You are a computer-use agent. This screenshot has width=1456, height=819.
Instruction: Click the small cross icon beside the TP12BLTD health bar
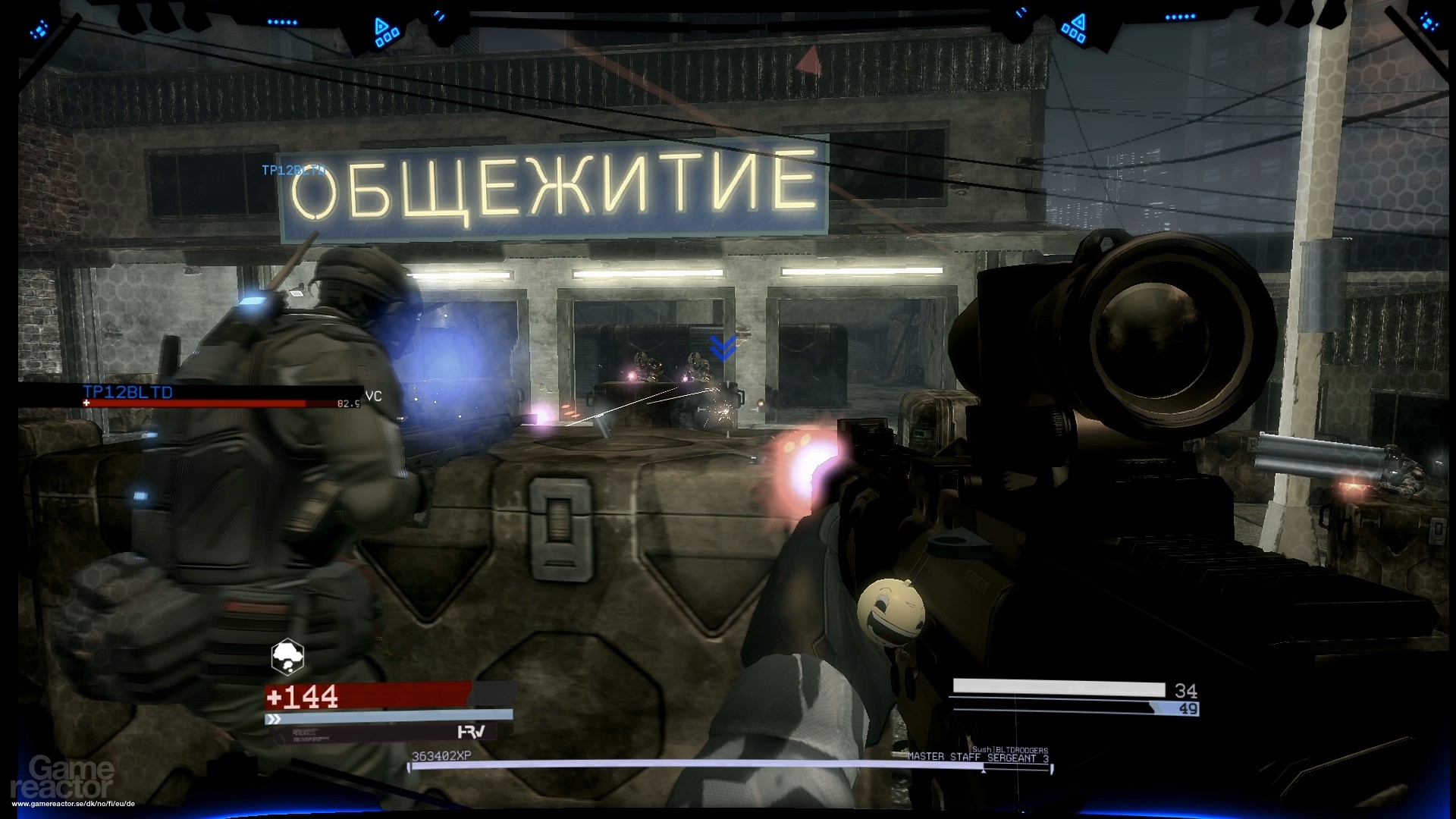(86, 403)
